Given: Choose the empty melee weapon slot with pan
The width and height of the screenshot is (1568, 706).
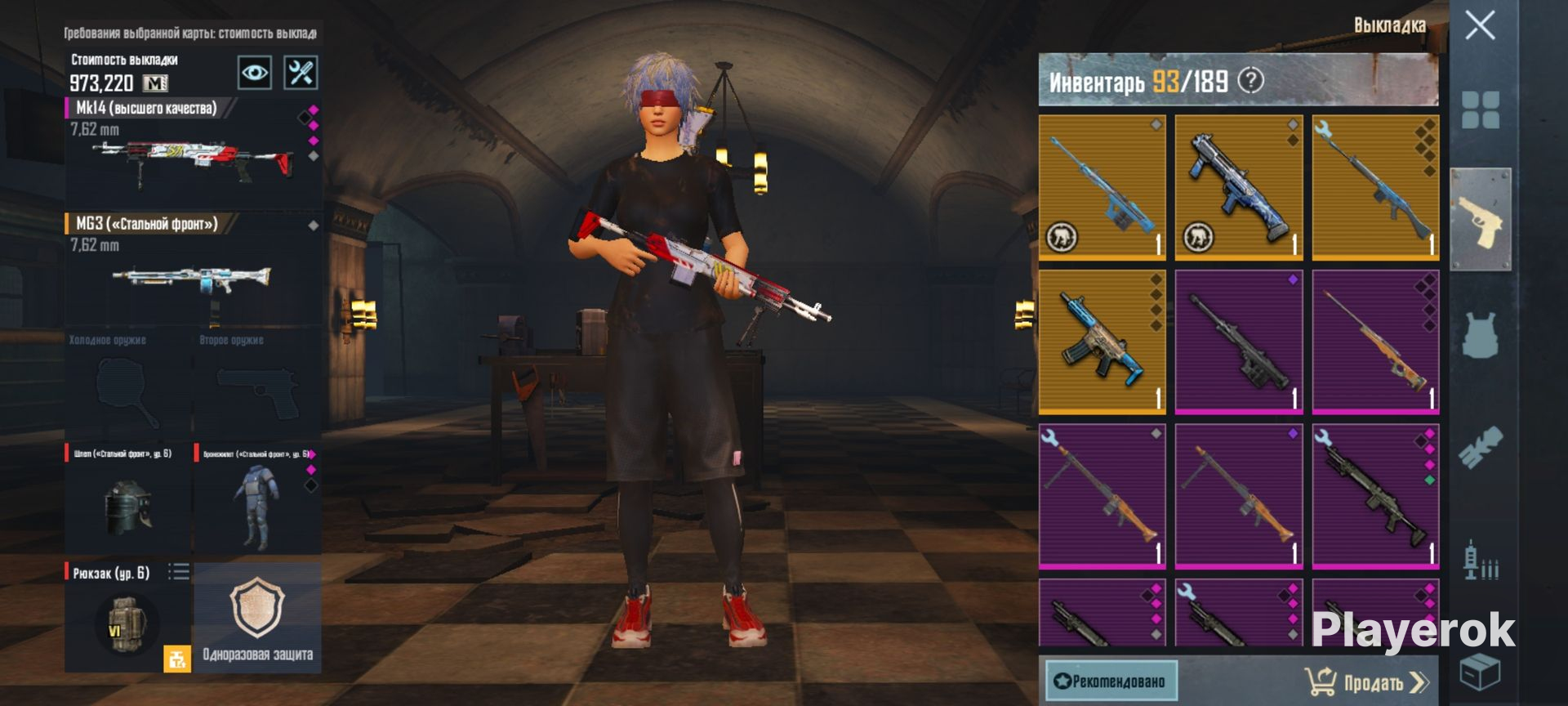Looking at the screenshot, I should (128, 386).
